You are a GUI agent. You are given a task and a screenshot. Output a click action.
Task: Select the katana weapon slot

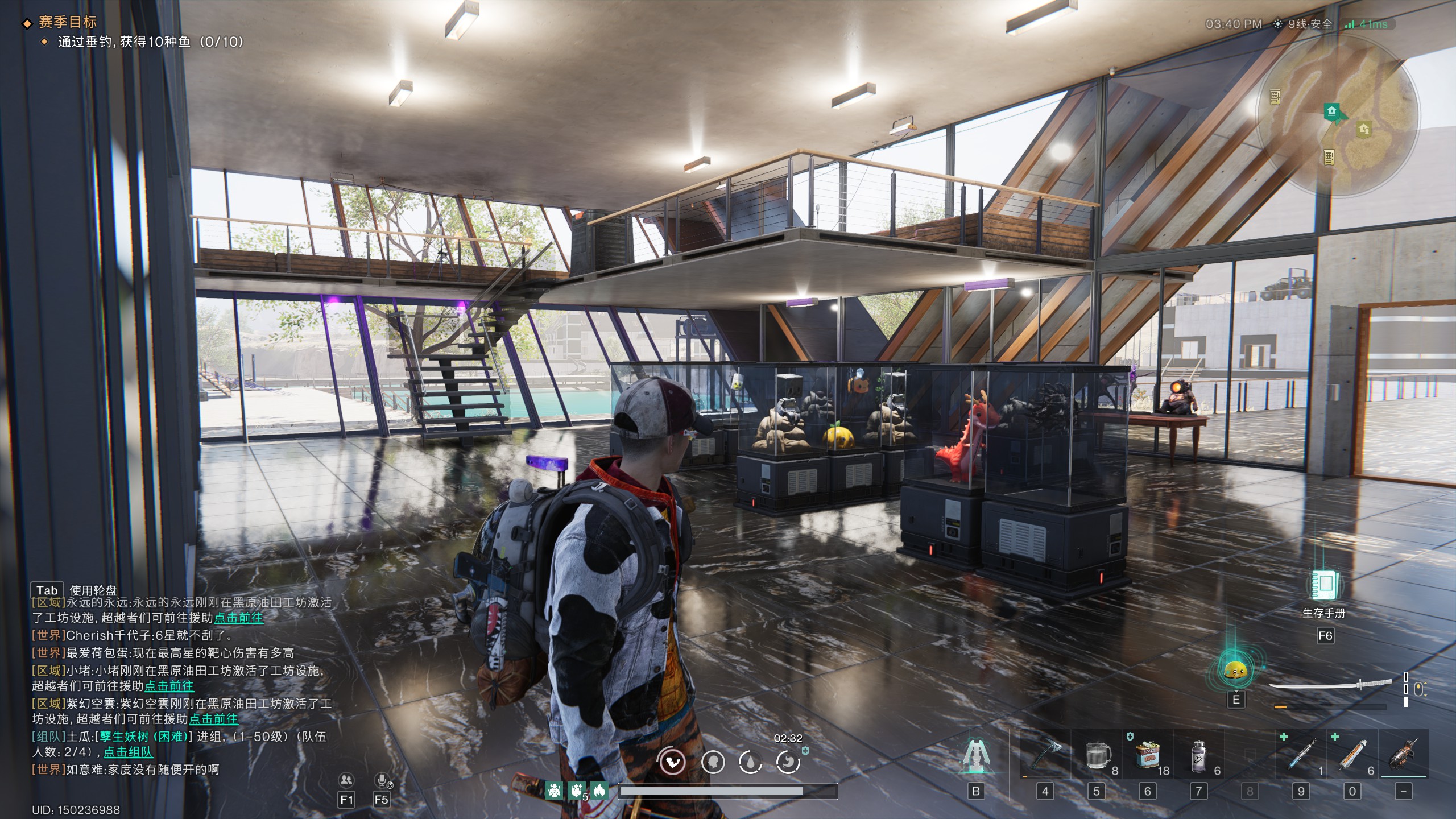[1330, 685]
